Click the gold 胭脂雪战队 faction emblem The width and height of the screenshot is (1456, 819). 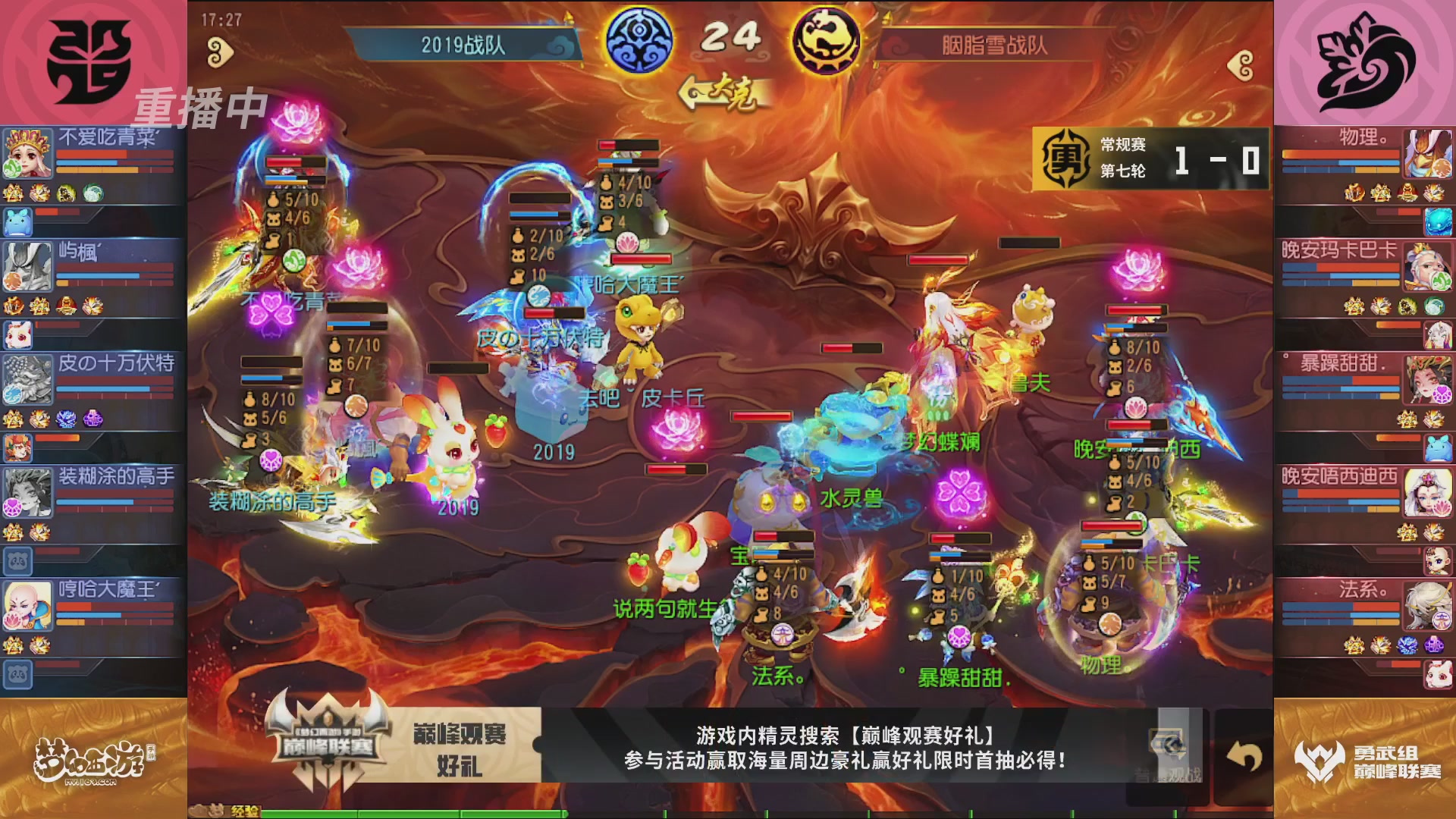point(827,43)
